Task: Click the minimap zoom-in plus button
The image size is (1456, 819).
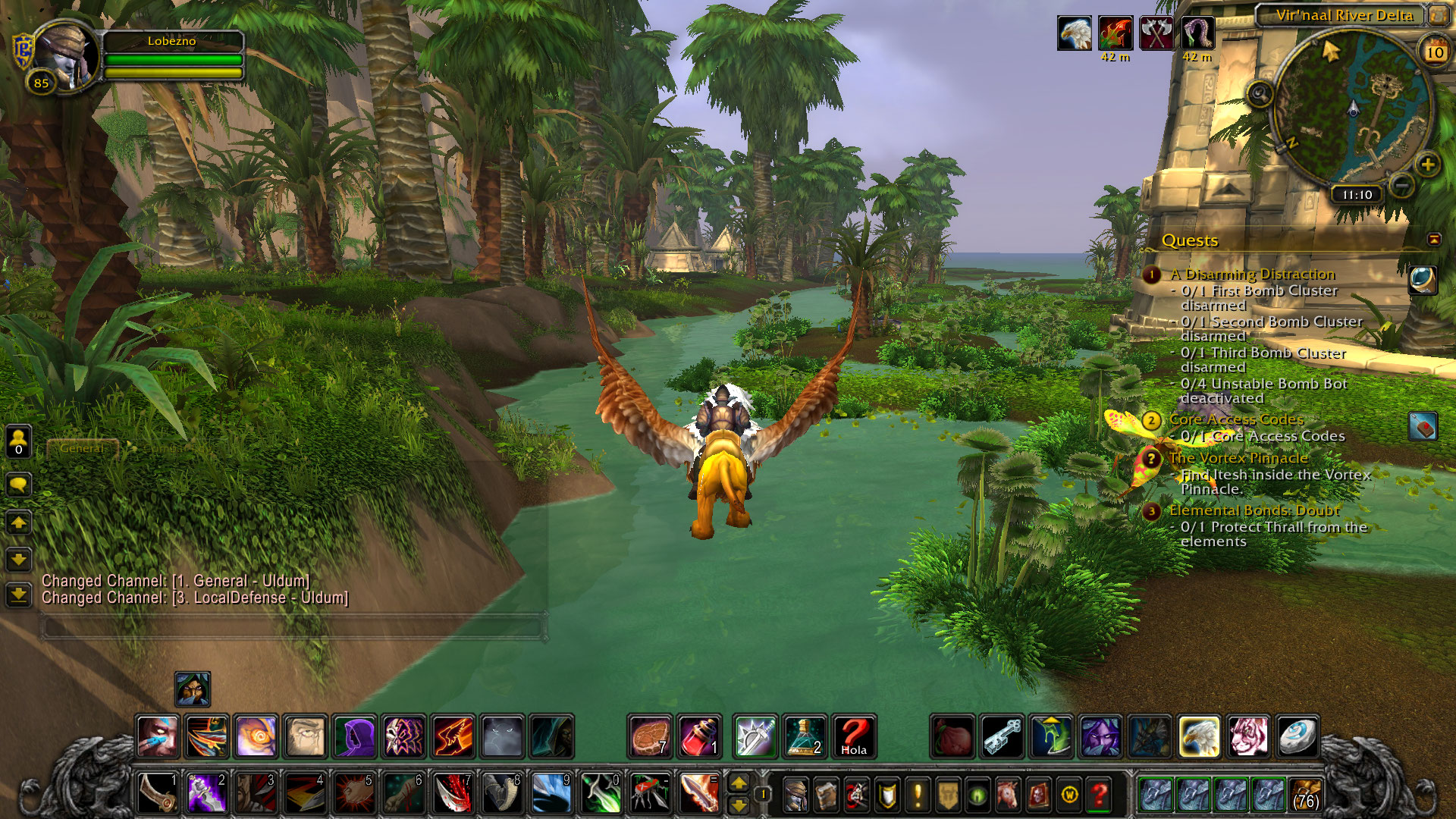Action: (1427, 165)
